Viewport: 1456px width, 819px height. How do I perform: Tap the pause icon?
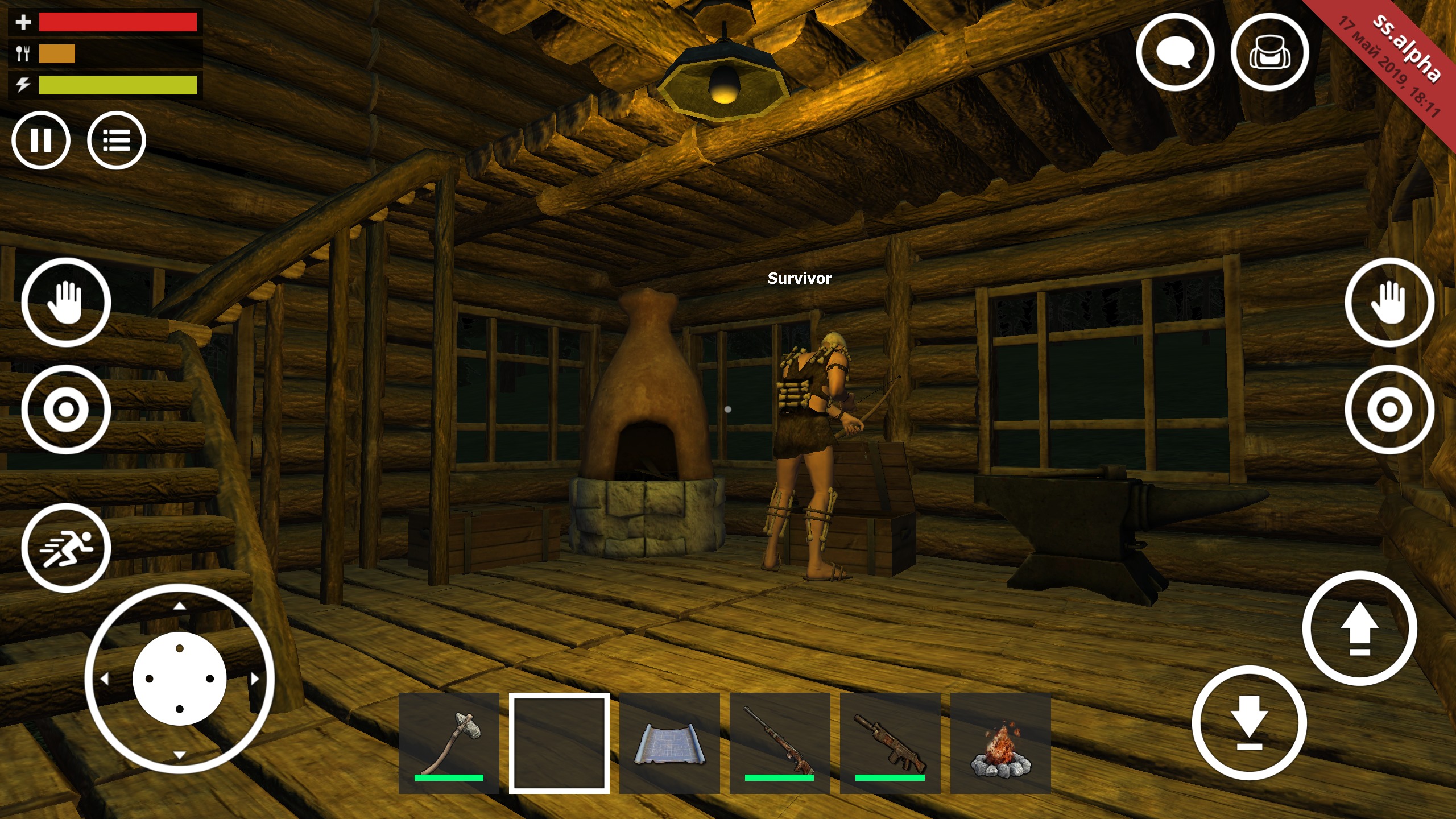(x=42, y=140)
